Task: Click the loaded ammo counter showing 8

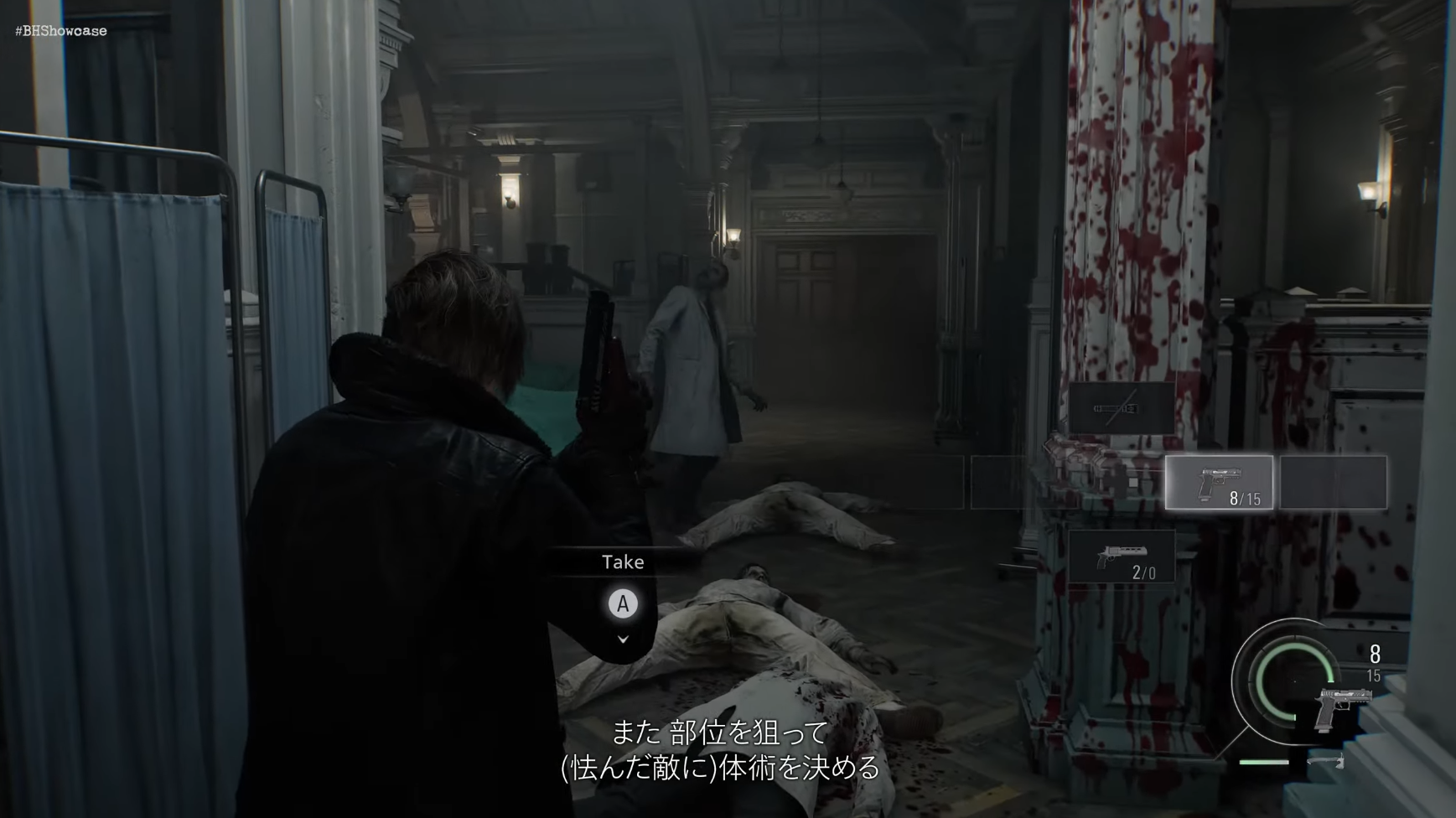Action: 1375,654
